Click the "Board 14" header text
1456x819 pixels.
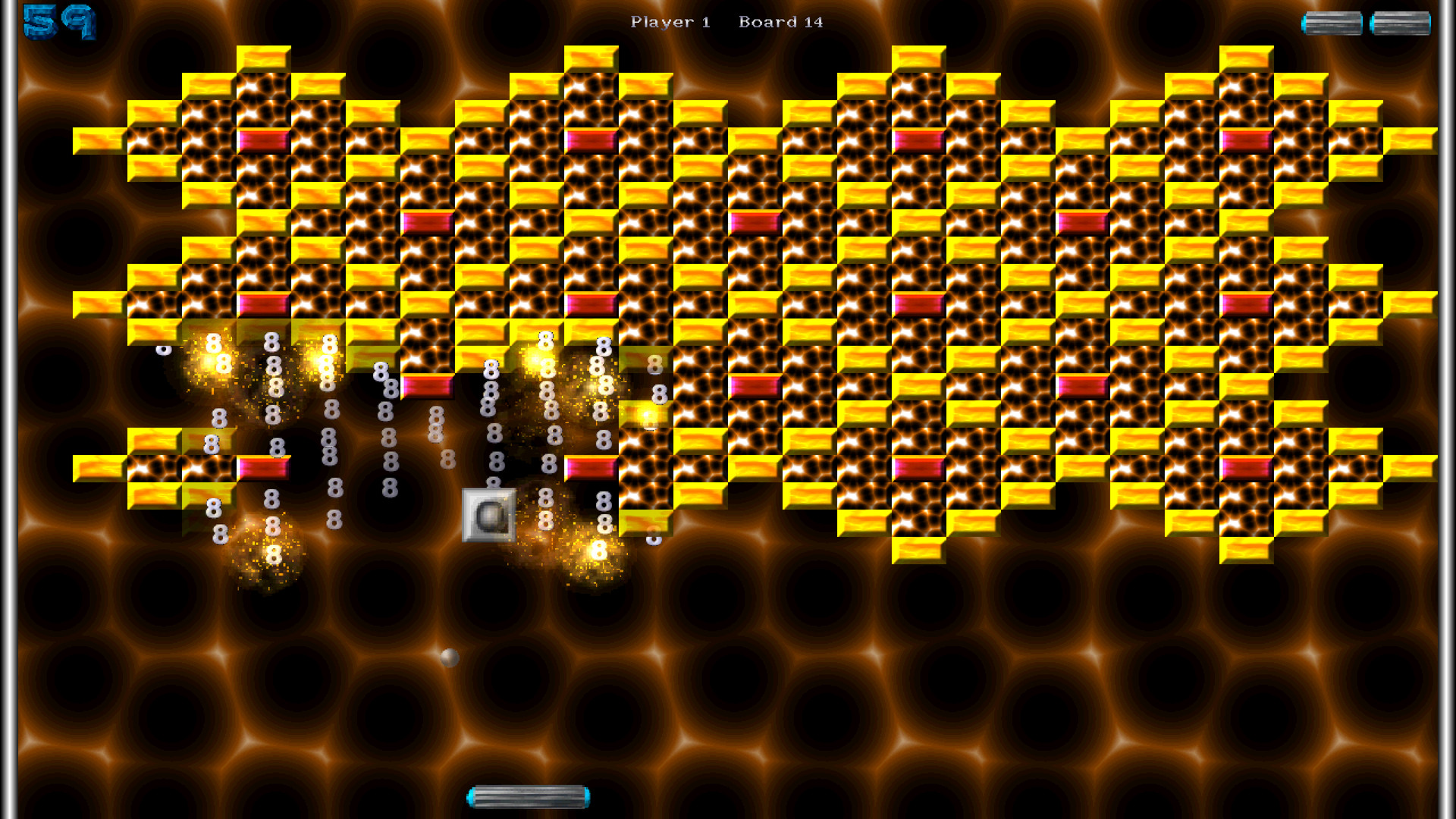click(782, 22)
